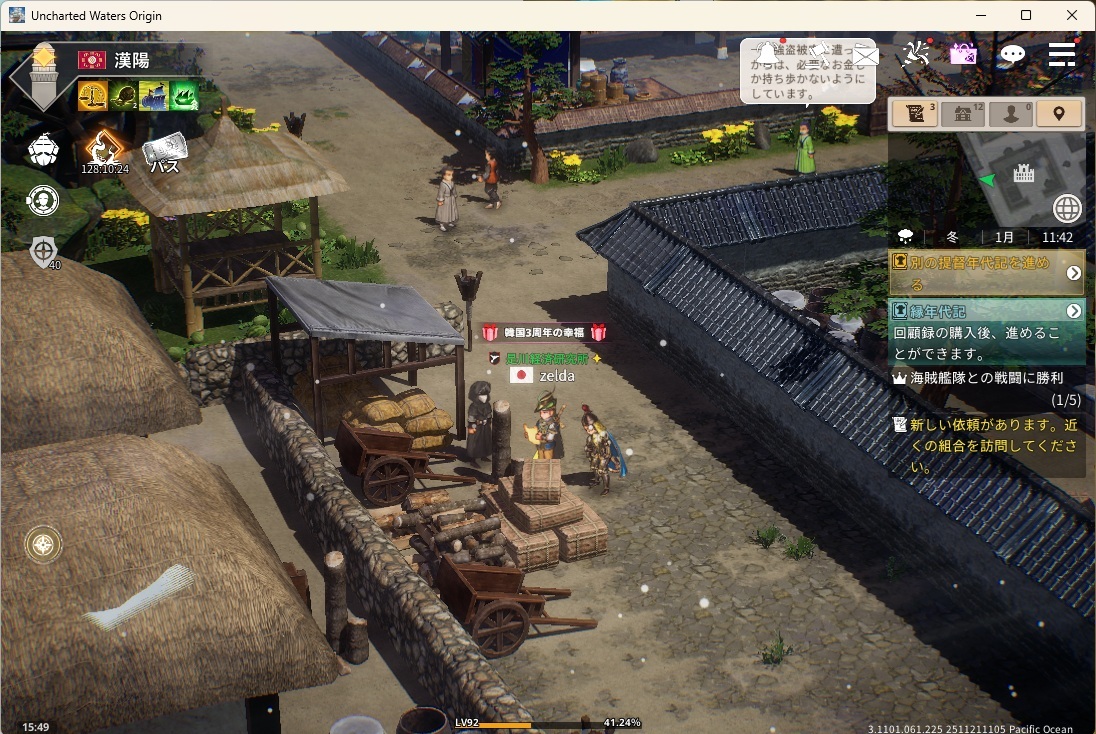Open the hamburger main menu
This screenshot has width=1096, height=734.
[x=1062, y=54]
